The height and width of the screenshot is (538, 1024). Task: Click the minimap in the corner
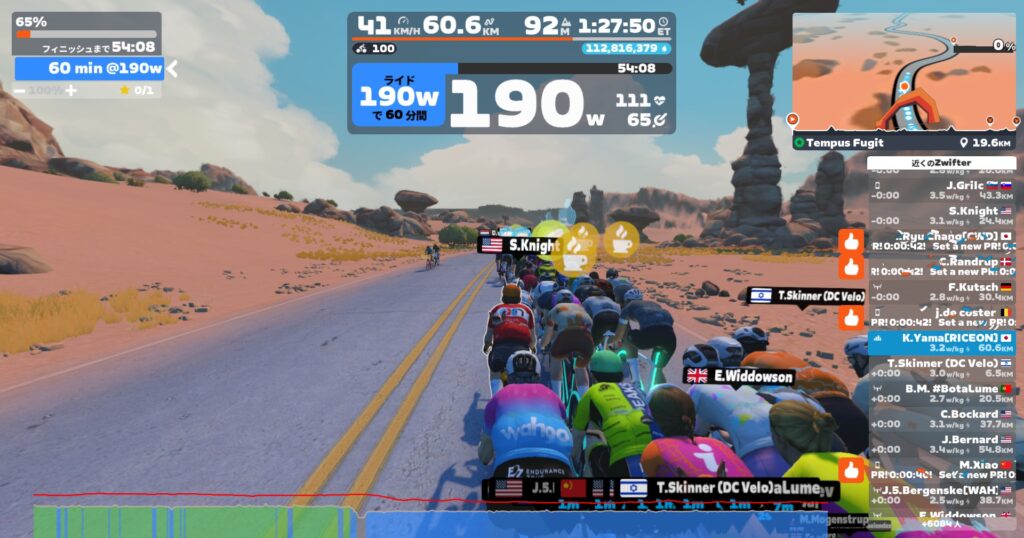903,72
